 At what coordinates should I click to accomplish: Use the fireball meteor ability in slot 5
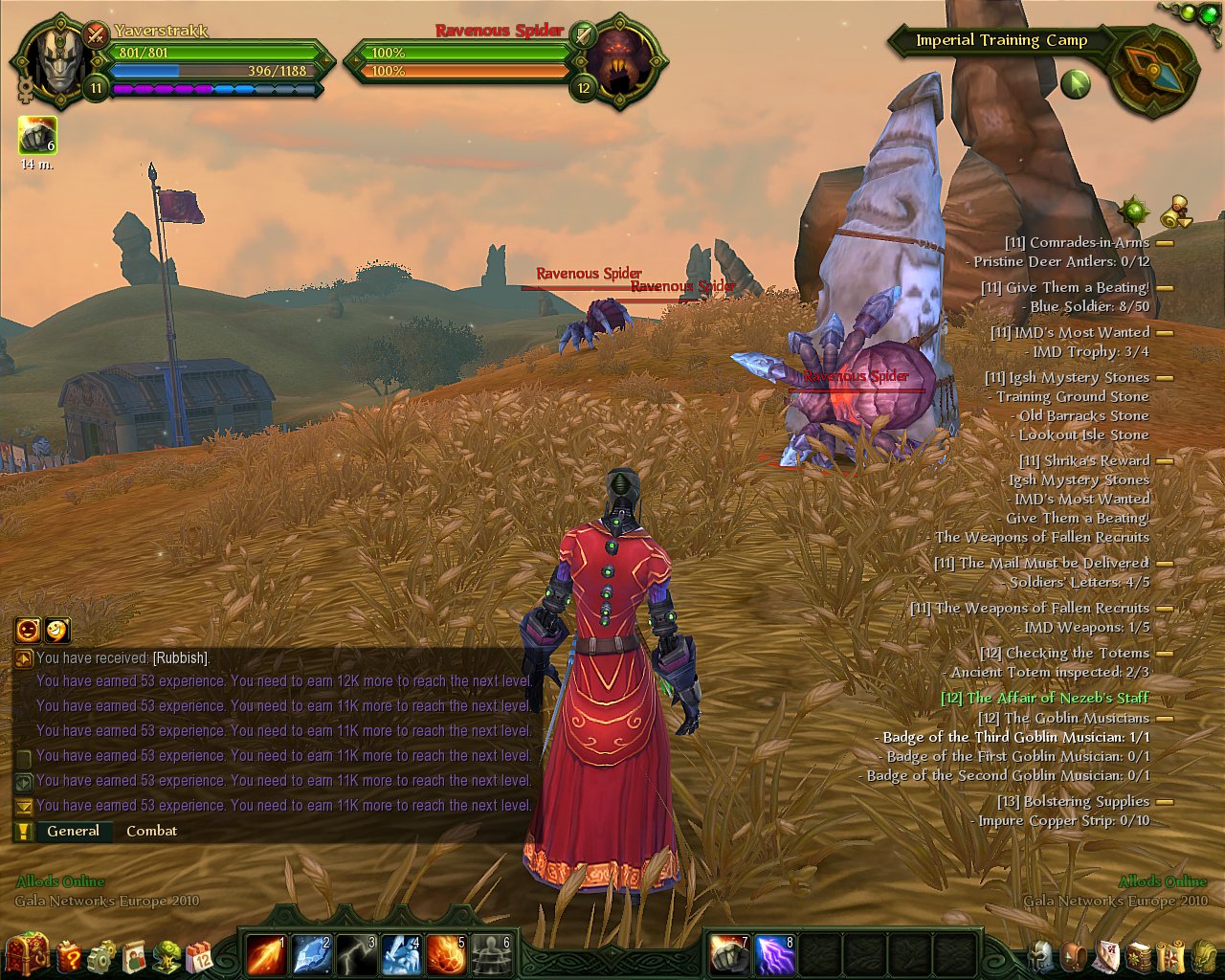coord(447,955)
